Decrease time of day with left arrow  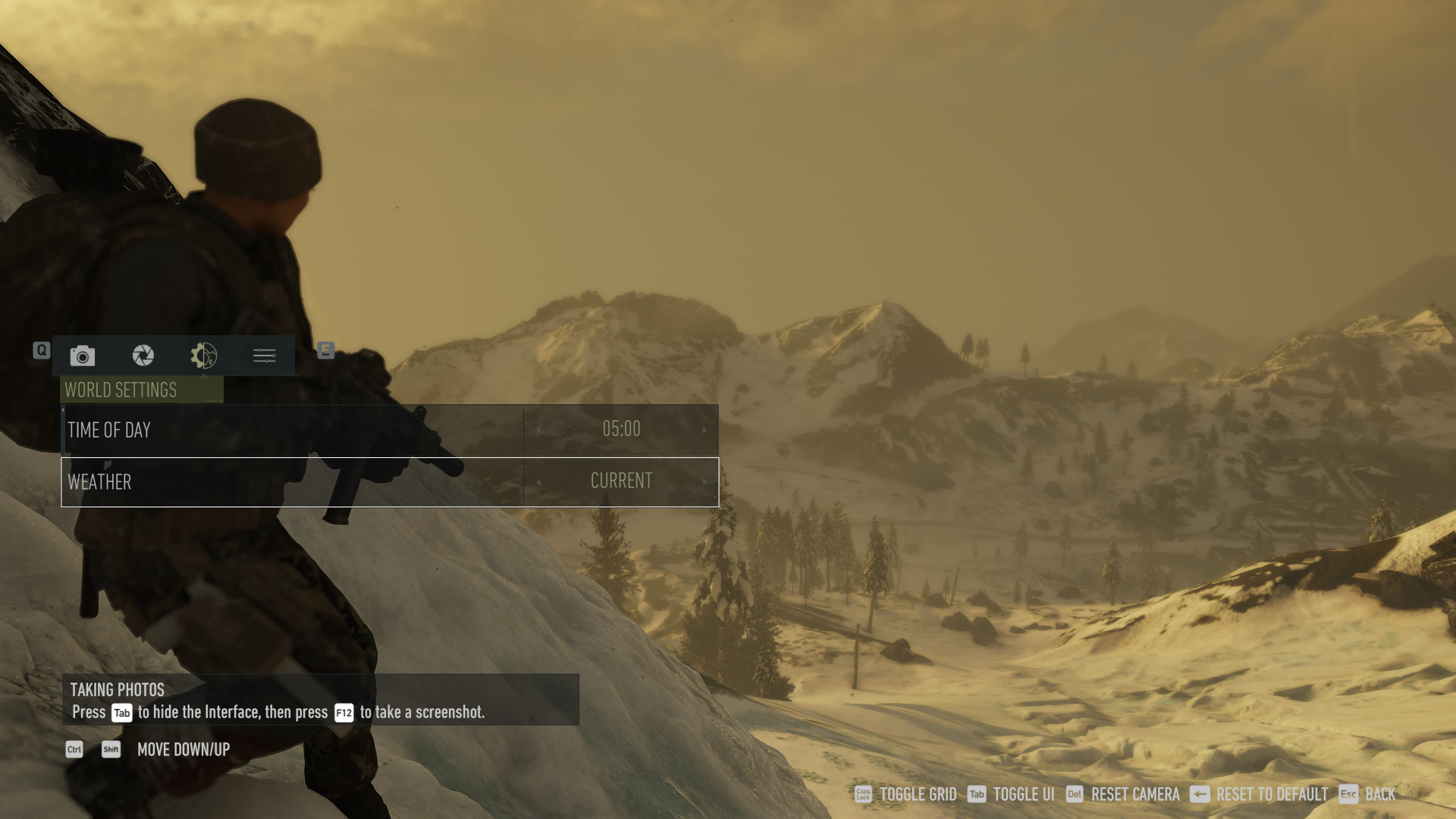(x=539, y=430)
